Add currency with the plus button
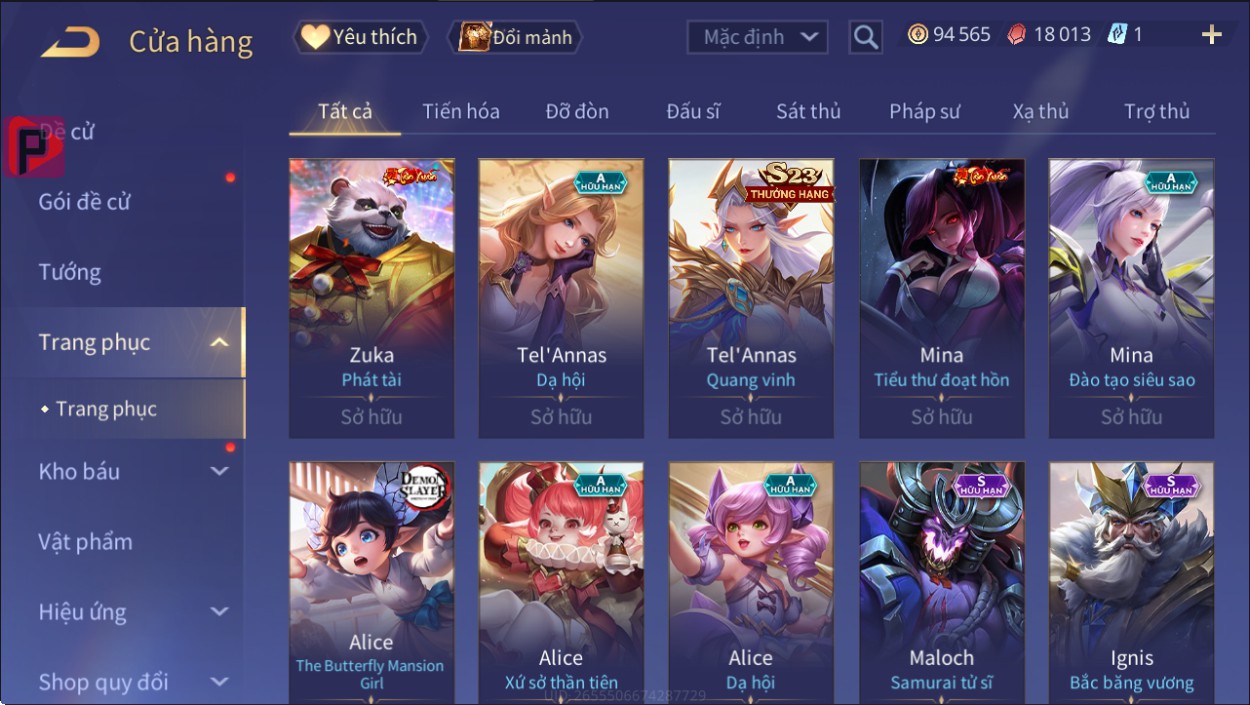Image resolution: width=1250 pixels, height=705 pixels. [x=1211, y=36]
